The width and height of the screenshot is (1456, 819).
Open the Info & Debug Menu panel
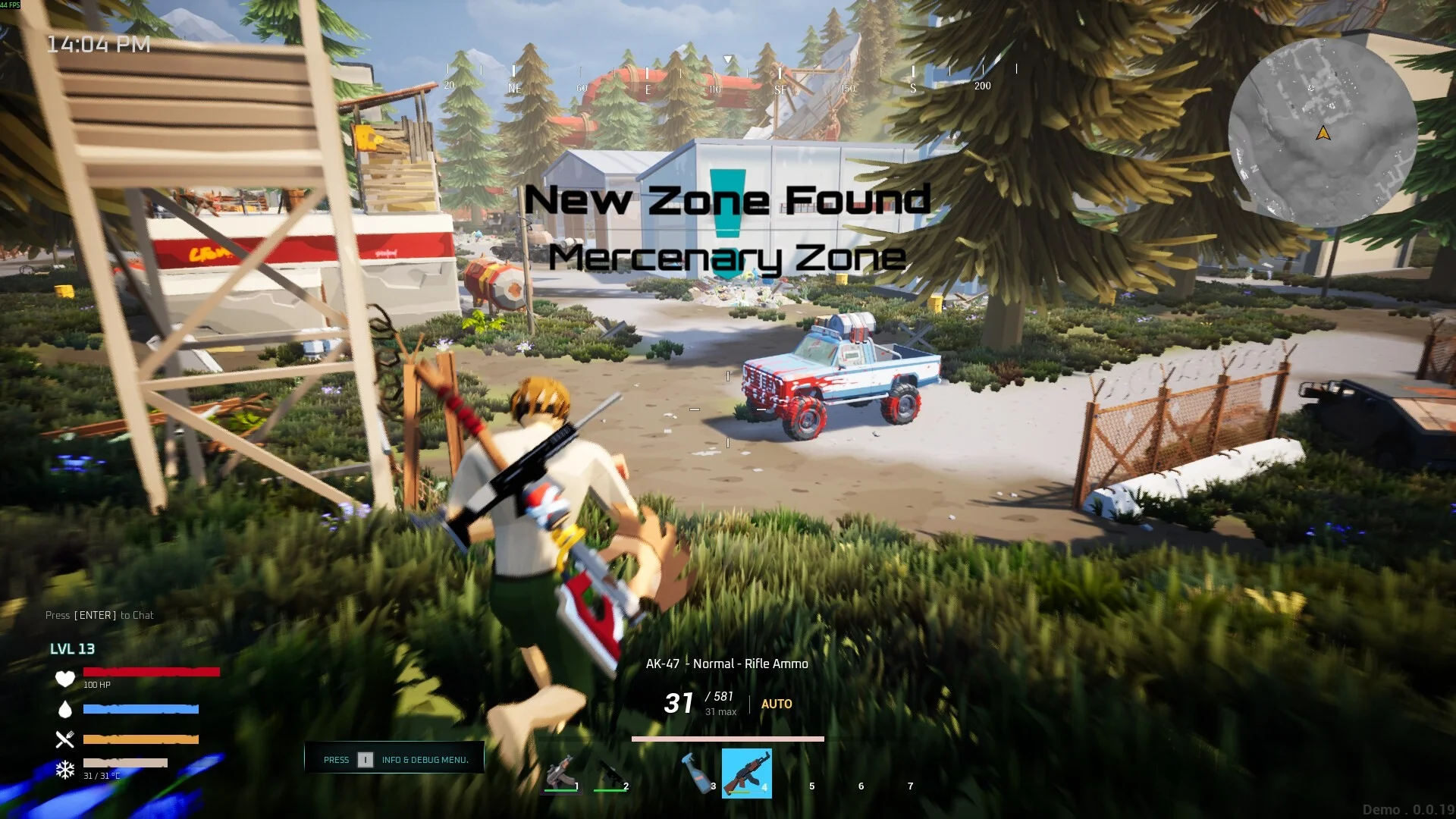pyautogui.click(x=394, y=758)
